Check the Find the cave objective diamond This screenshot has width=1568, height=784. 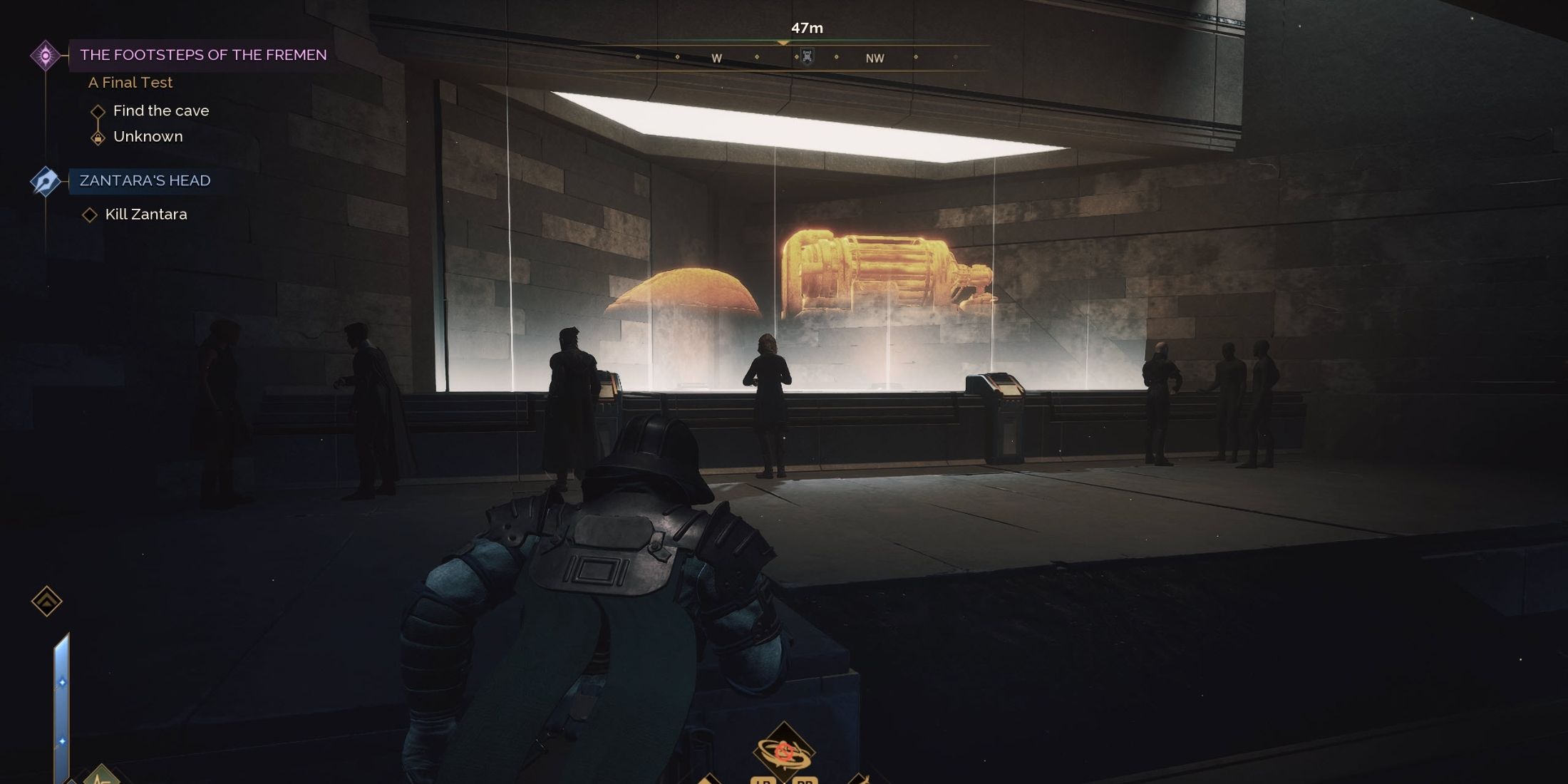click(x=98, y=111)
